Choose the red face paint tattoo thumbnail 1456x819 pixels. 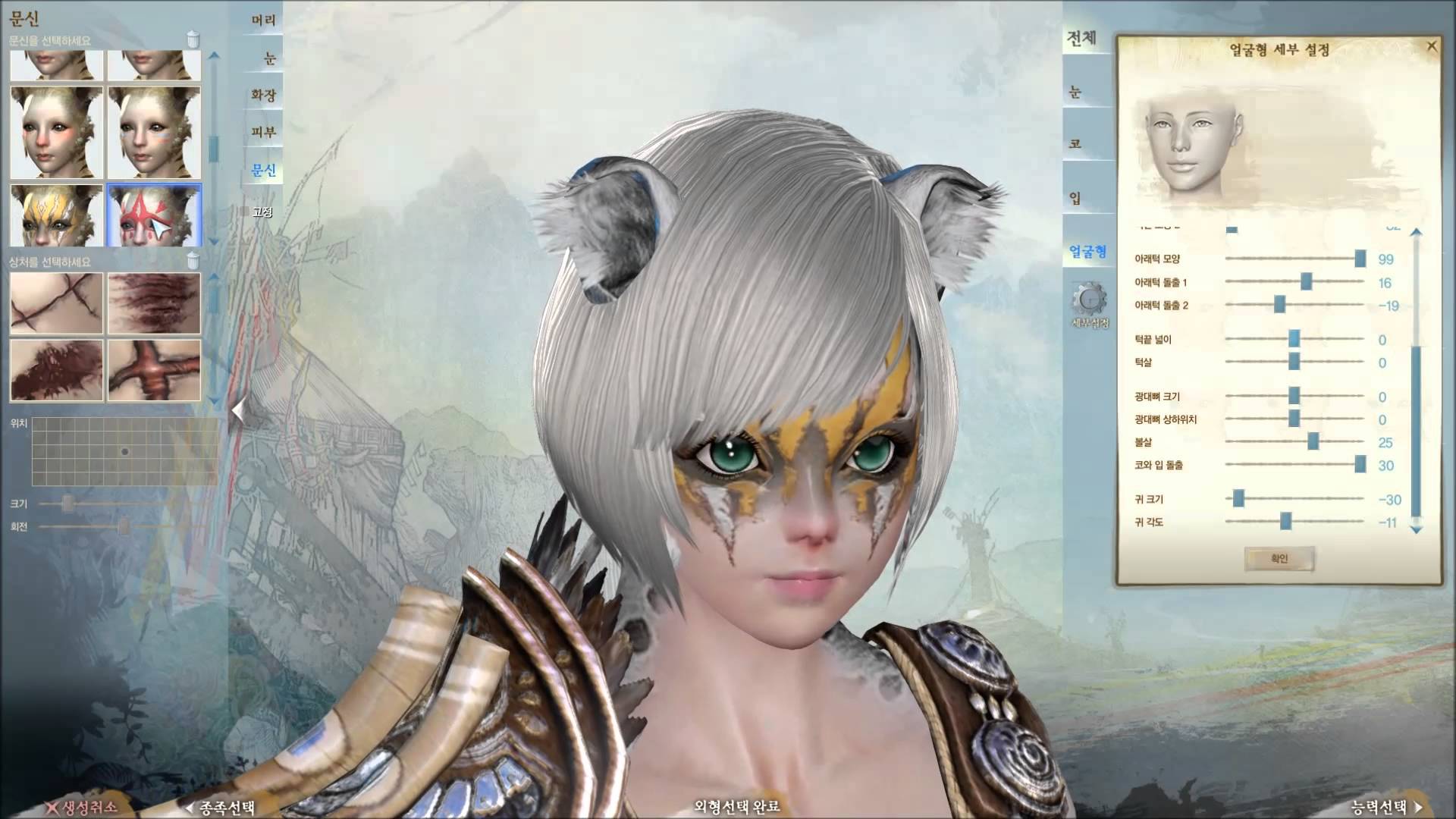click(x=155, y=215)
